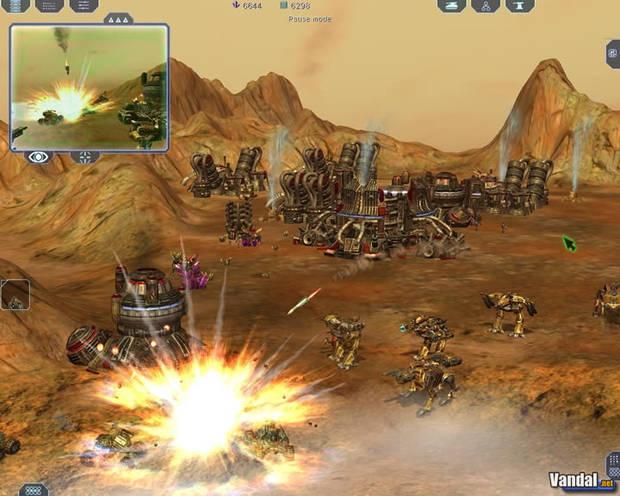620x496 pixels.
Task: Open the anvil build button in top bar
Action: click(x=519, y=6)
